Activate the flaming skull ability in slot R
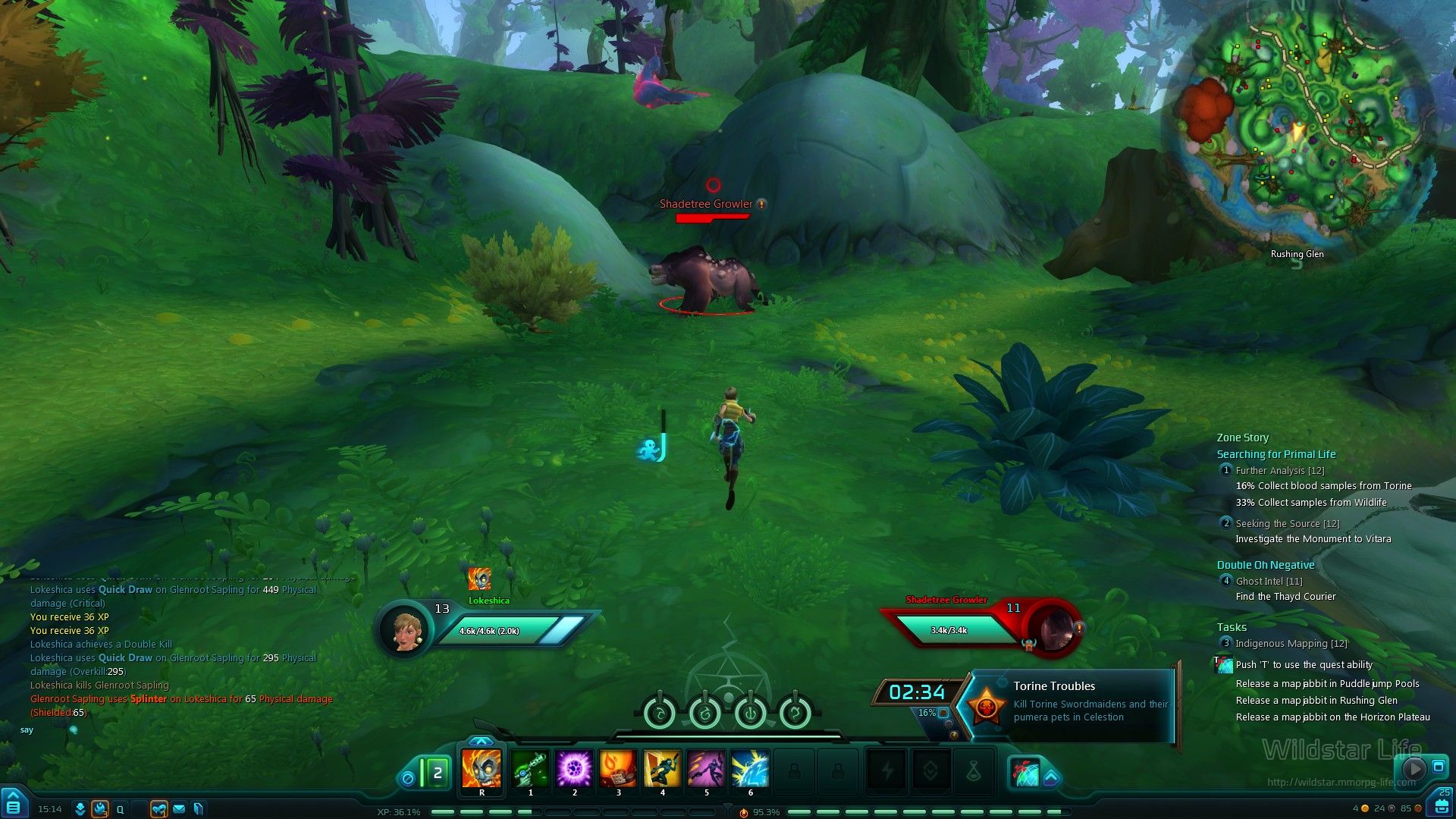 [x=482, y=769]
